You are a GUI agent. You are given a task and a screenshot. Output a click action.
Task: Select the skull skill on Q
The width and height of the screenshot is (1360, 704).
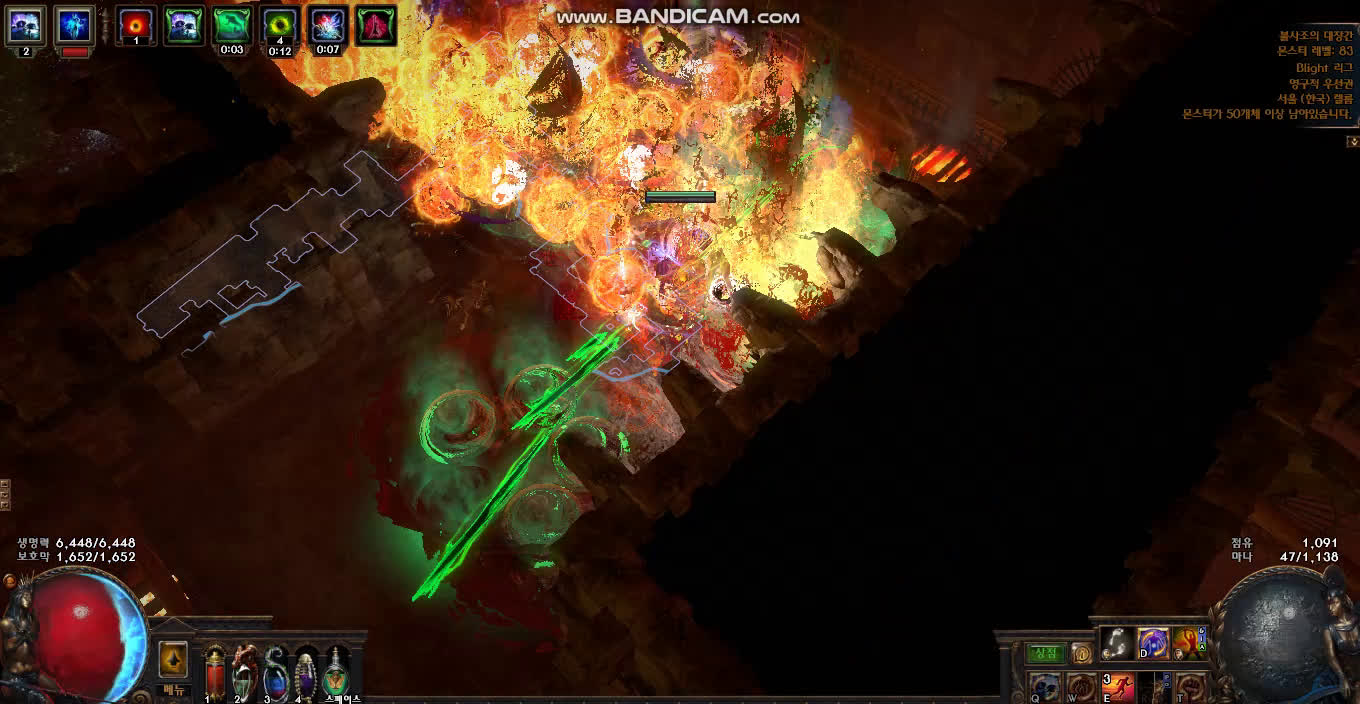pos(1046,687)
